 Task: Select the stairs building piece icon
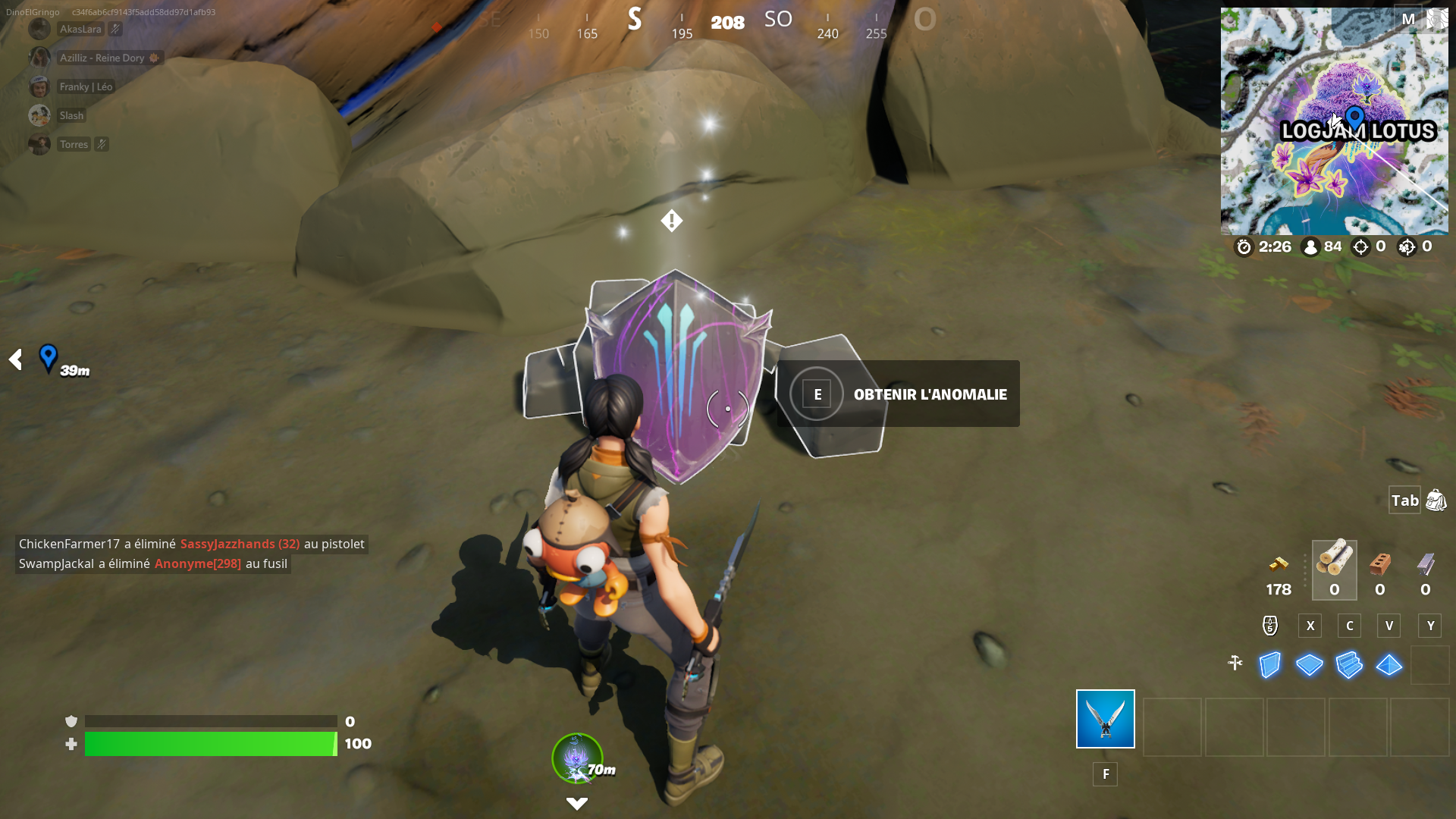1349,664
